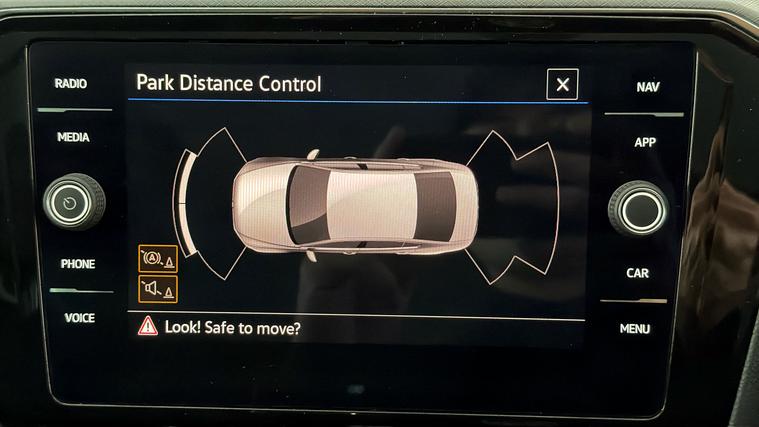Open the RADIO menu
This screenshot has height=427, width=759.
70,84
